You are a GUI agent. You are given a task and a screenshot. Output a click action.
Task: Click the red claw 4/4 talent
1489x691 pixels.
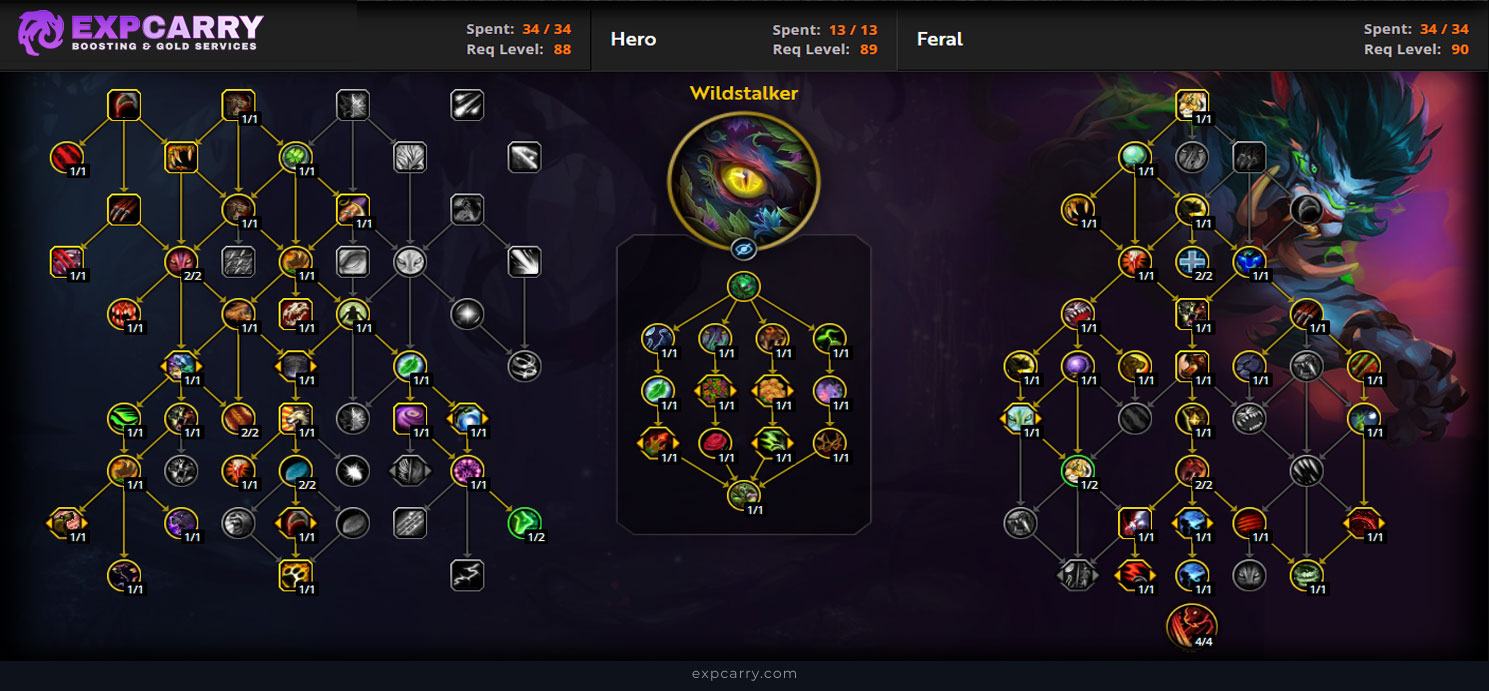click(1191, 625)
